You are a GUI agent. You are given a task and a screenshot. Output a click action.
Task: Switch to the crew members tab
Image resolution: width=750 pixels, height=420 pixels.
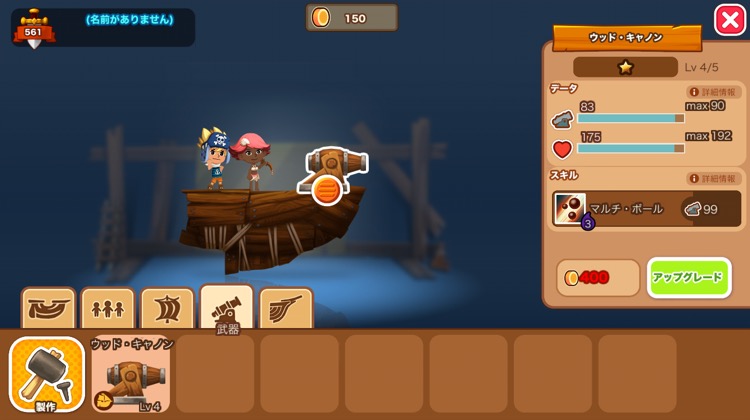[107, 309]
